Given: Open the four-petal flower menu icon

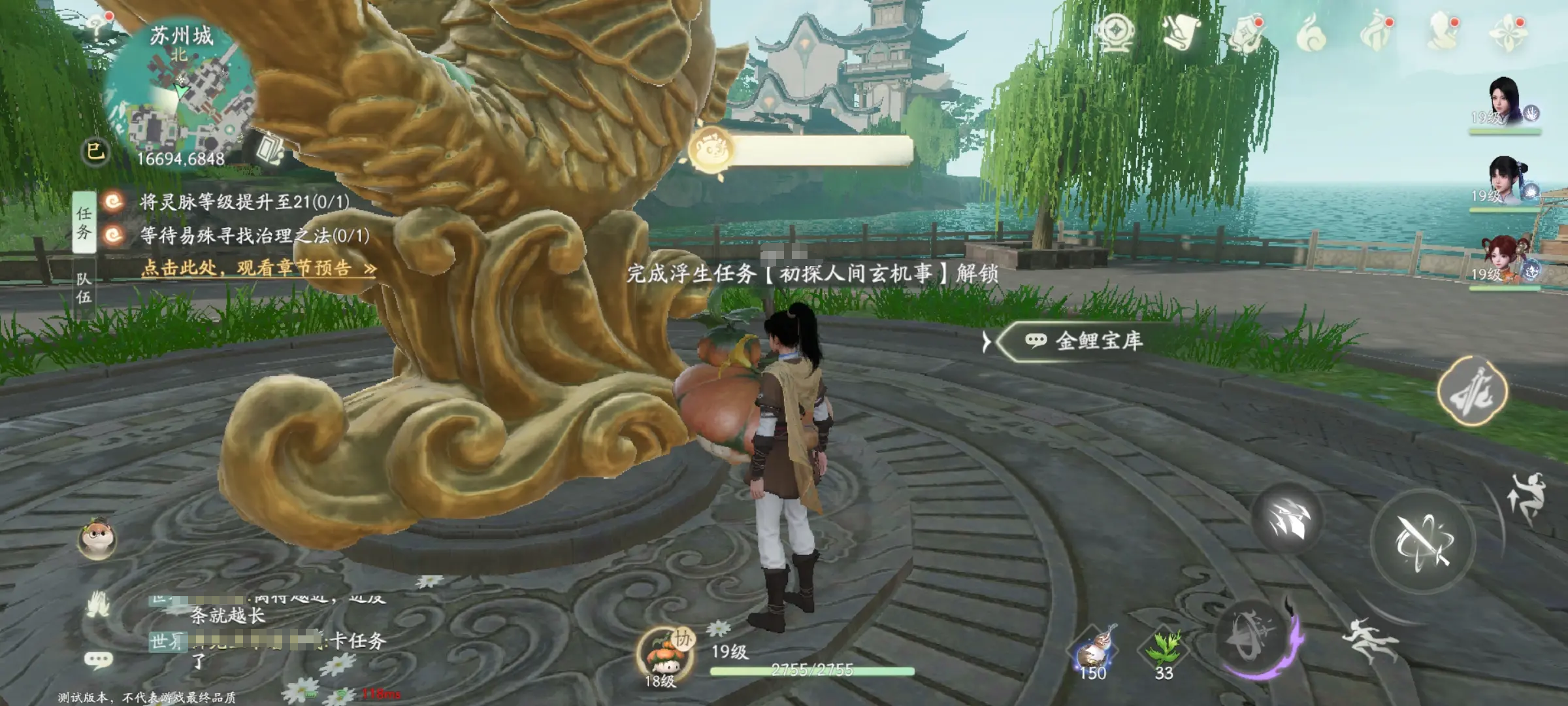Looking at the screenshot, I should click(x=1508, y=31).
